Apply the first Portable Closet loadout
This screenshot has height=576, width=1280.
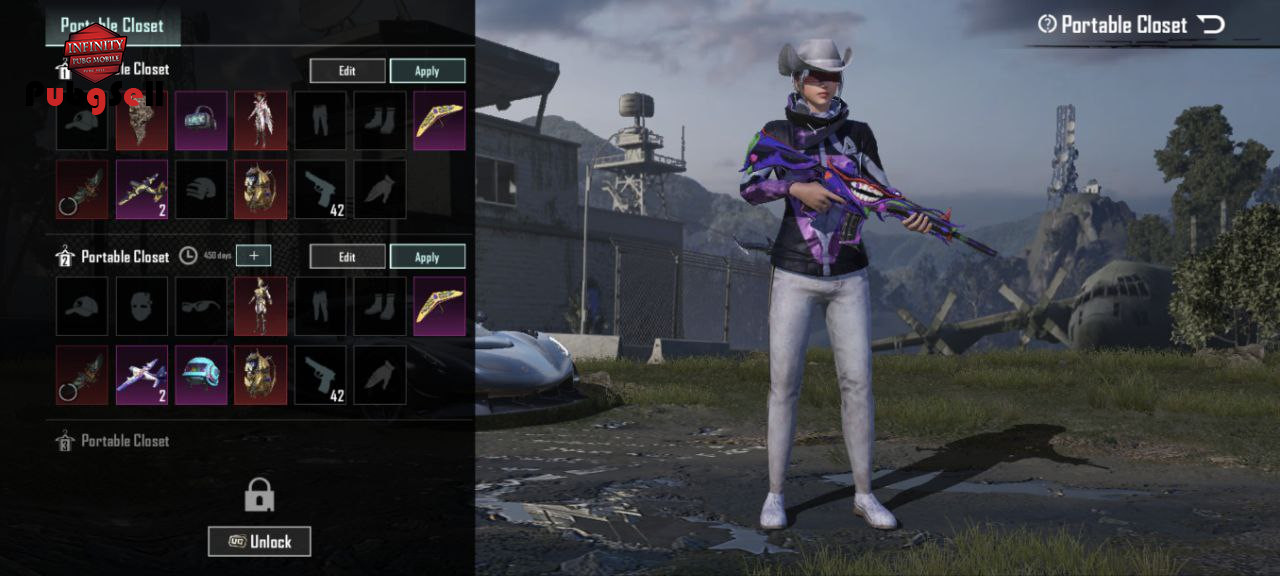click(427, 71)
